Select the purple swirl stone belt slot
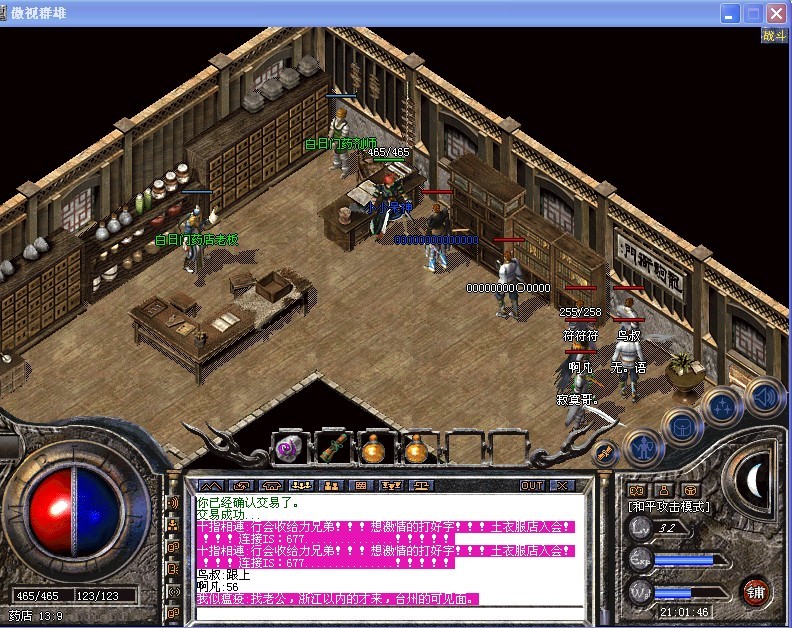Viewport: 792px width, 628px height. click(x=288, y=449)
